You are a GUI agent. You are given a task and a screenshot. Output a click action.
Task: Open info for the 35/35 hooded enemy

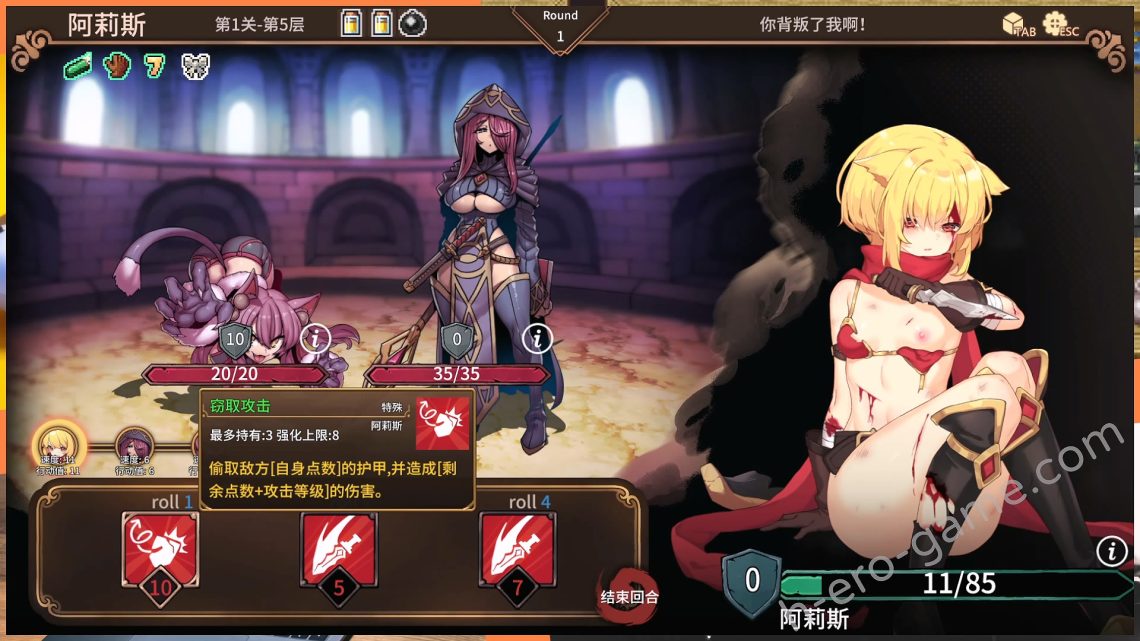[539, 338]
